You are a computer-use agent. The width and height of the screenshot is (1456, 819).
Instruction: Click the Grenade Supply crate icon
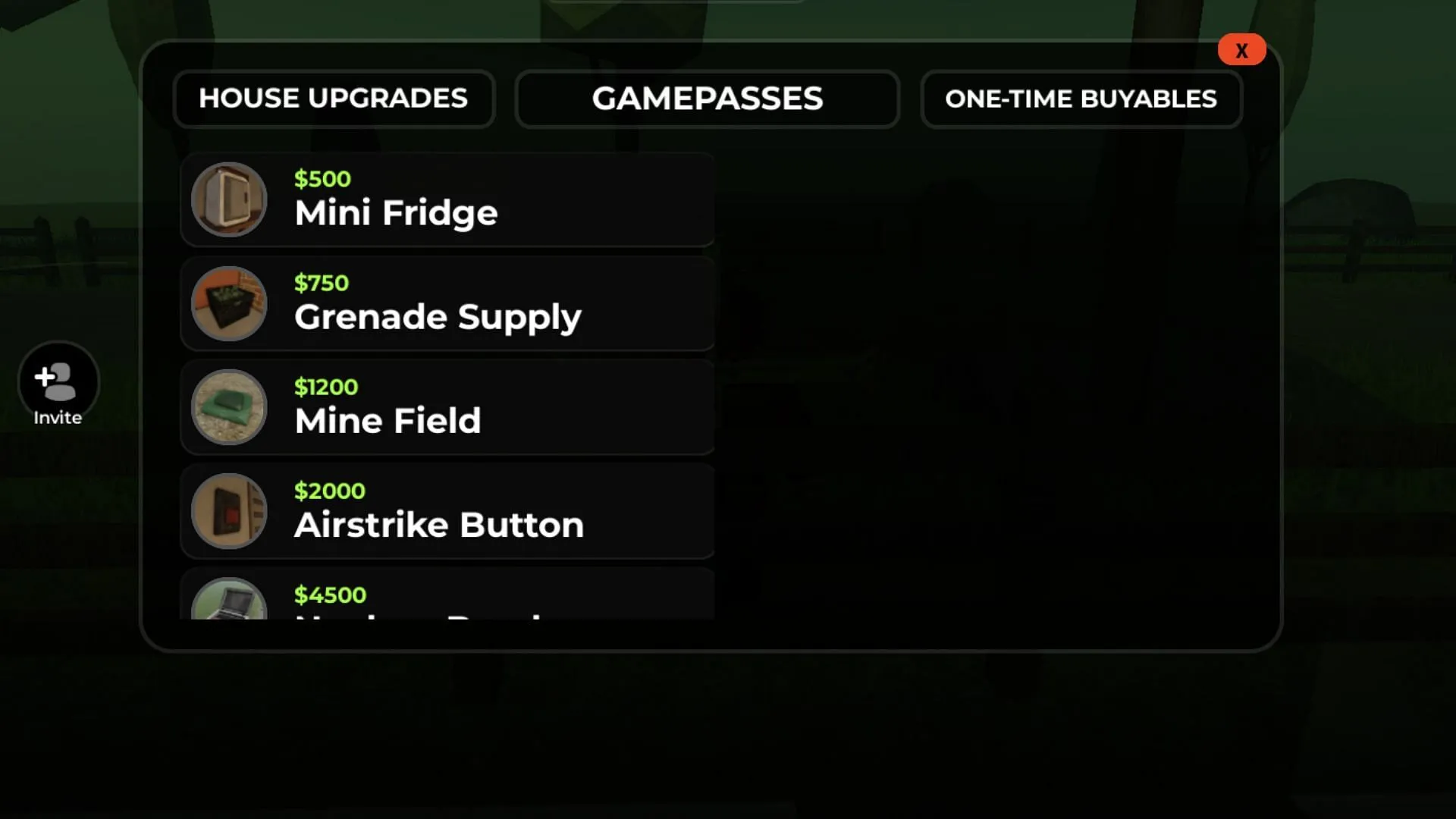229,303
